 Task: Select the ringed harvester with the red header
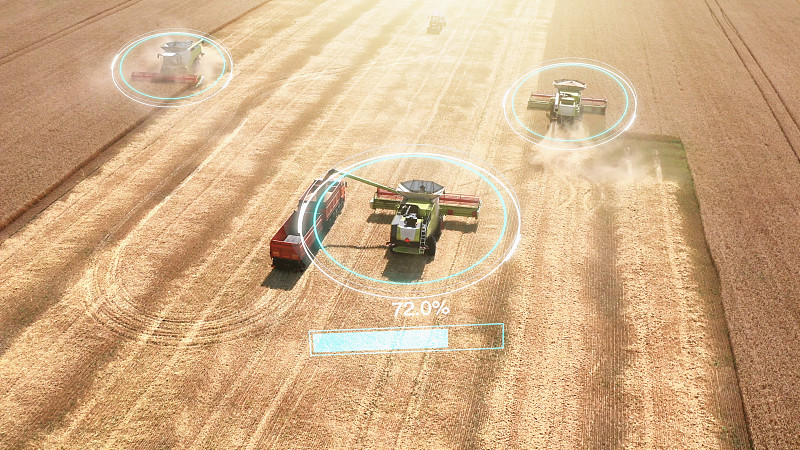172,64
